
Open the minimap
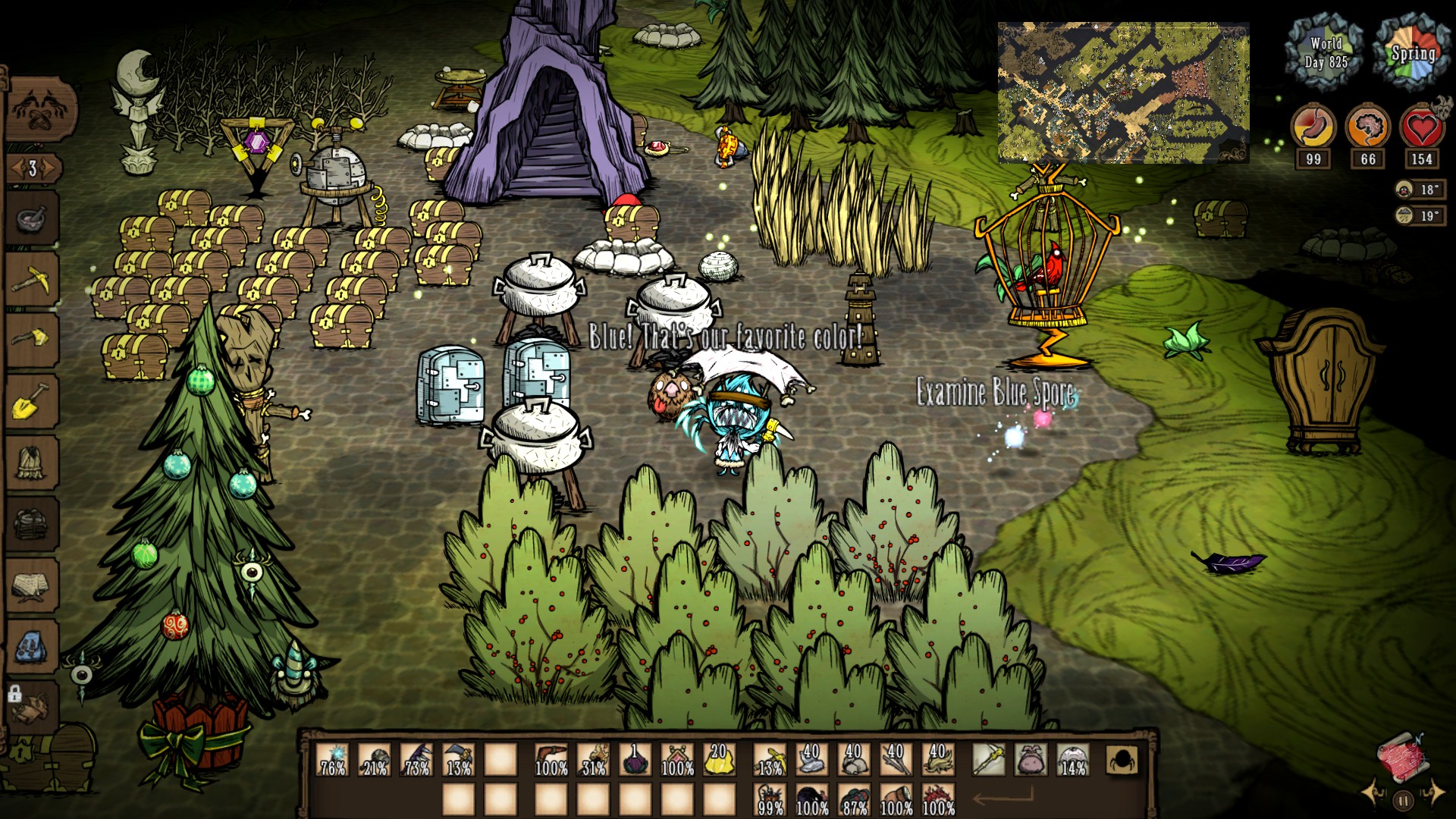click(1123, 93)
